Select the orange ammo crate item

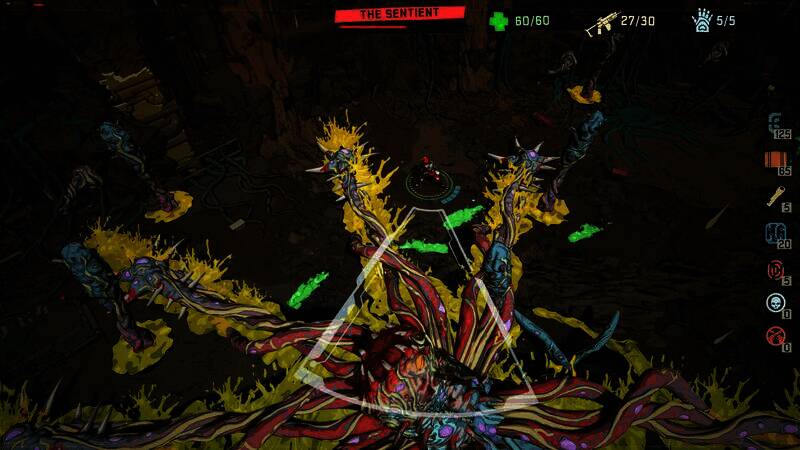point(775,159)
